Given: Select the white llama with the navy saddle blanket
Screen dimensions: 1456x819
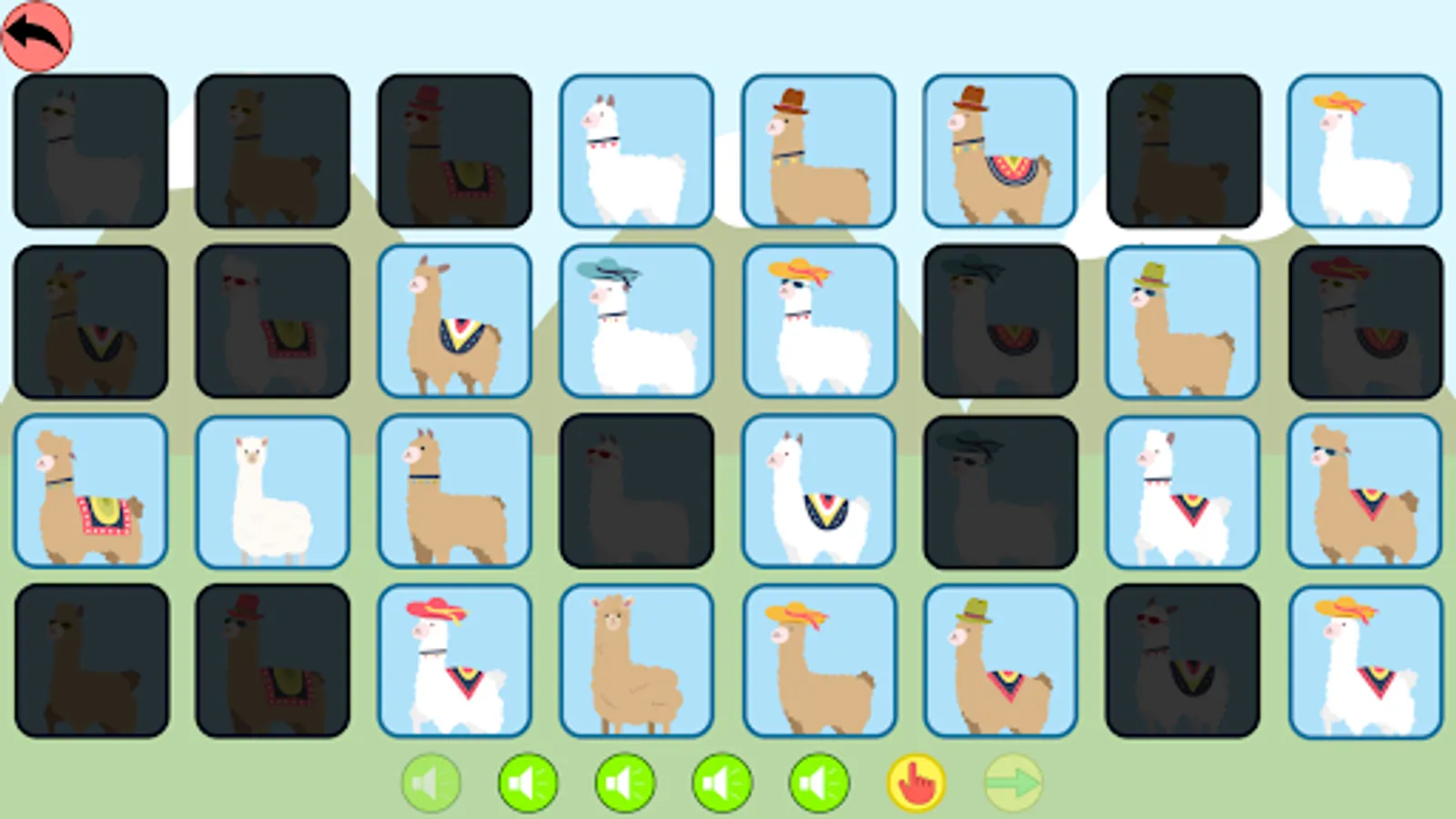Looking at the screenshot, I should point(817,491).
